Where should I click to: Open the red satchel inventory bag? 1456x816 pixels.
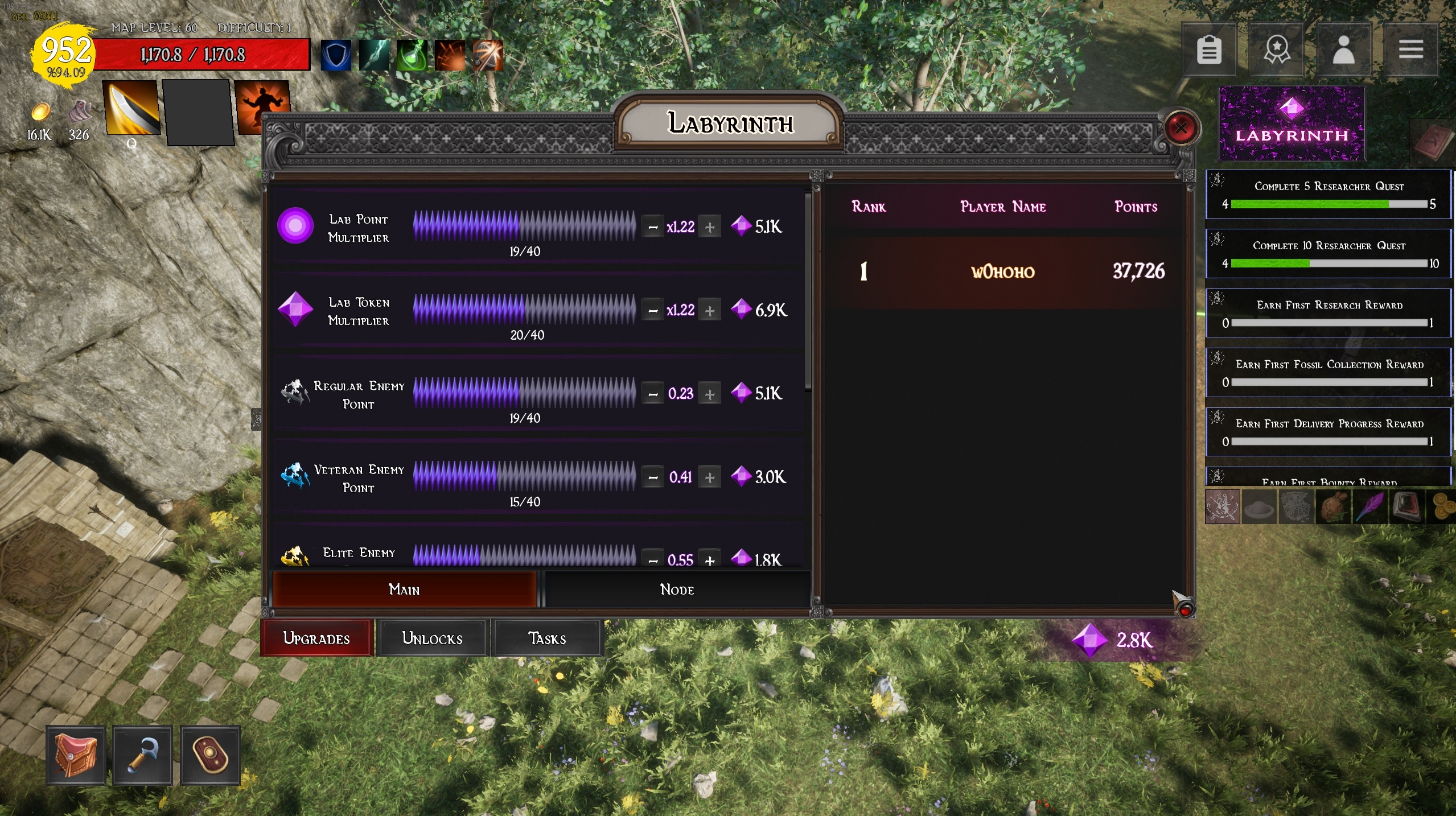point(76,755)
